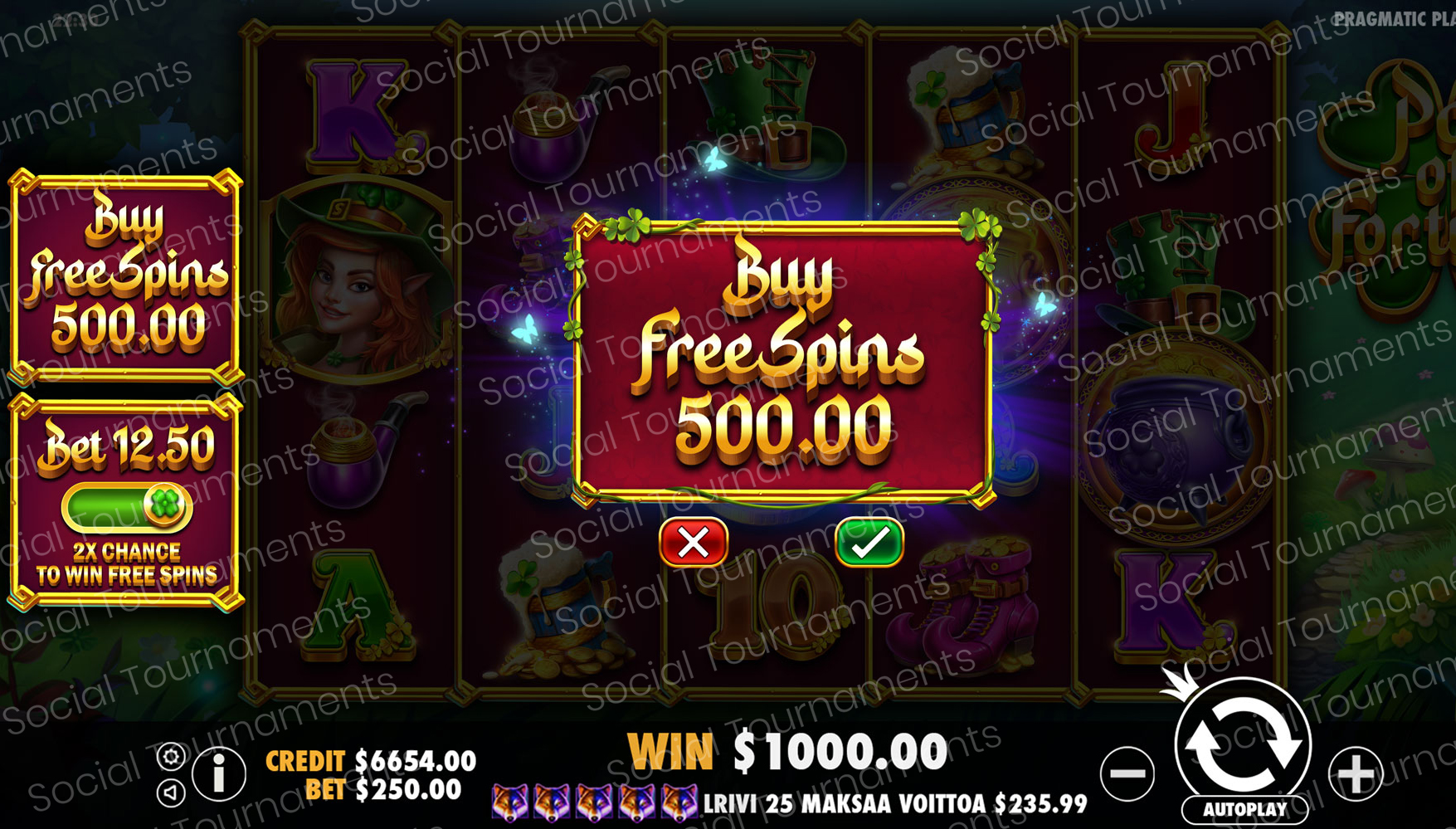1456x829 pixels.
Task: Open the game settings gear icon
Action: (x=172, y=756)
